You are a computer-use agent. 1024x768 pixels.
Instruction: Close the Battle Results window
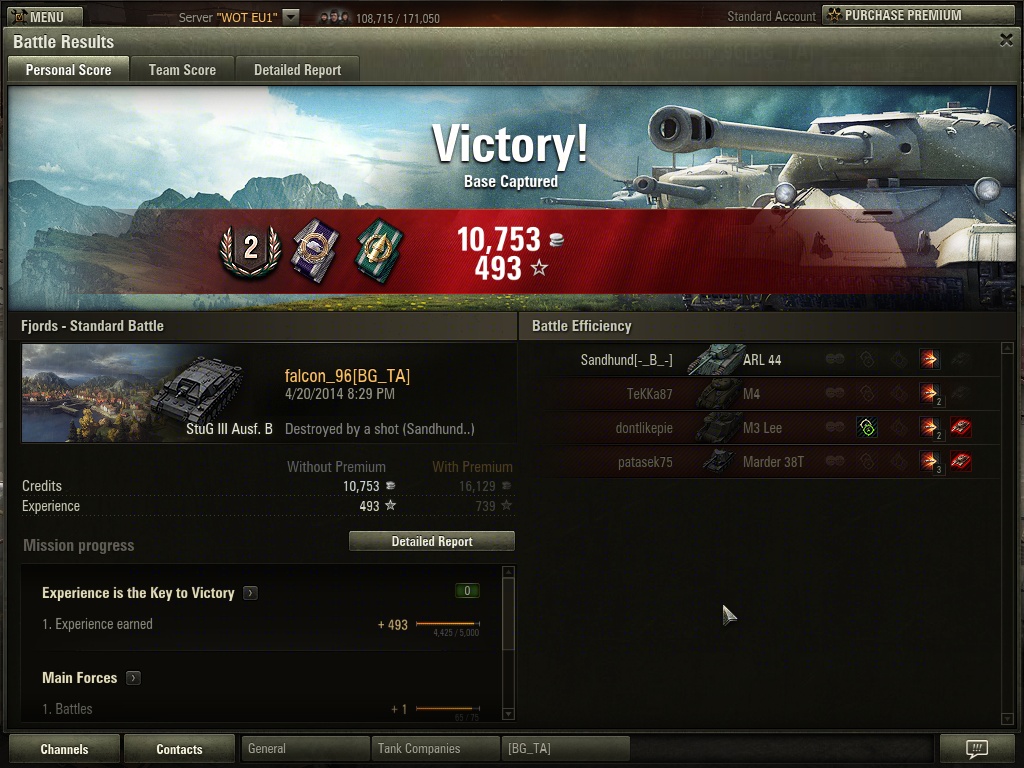point(1006,40)
